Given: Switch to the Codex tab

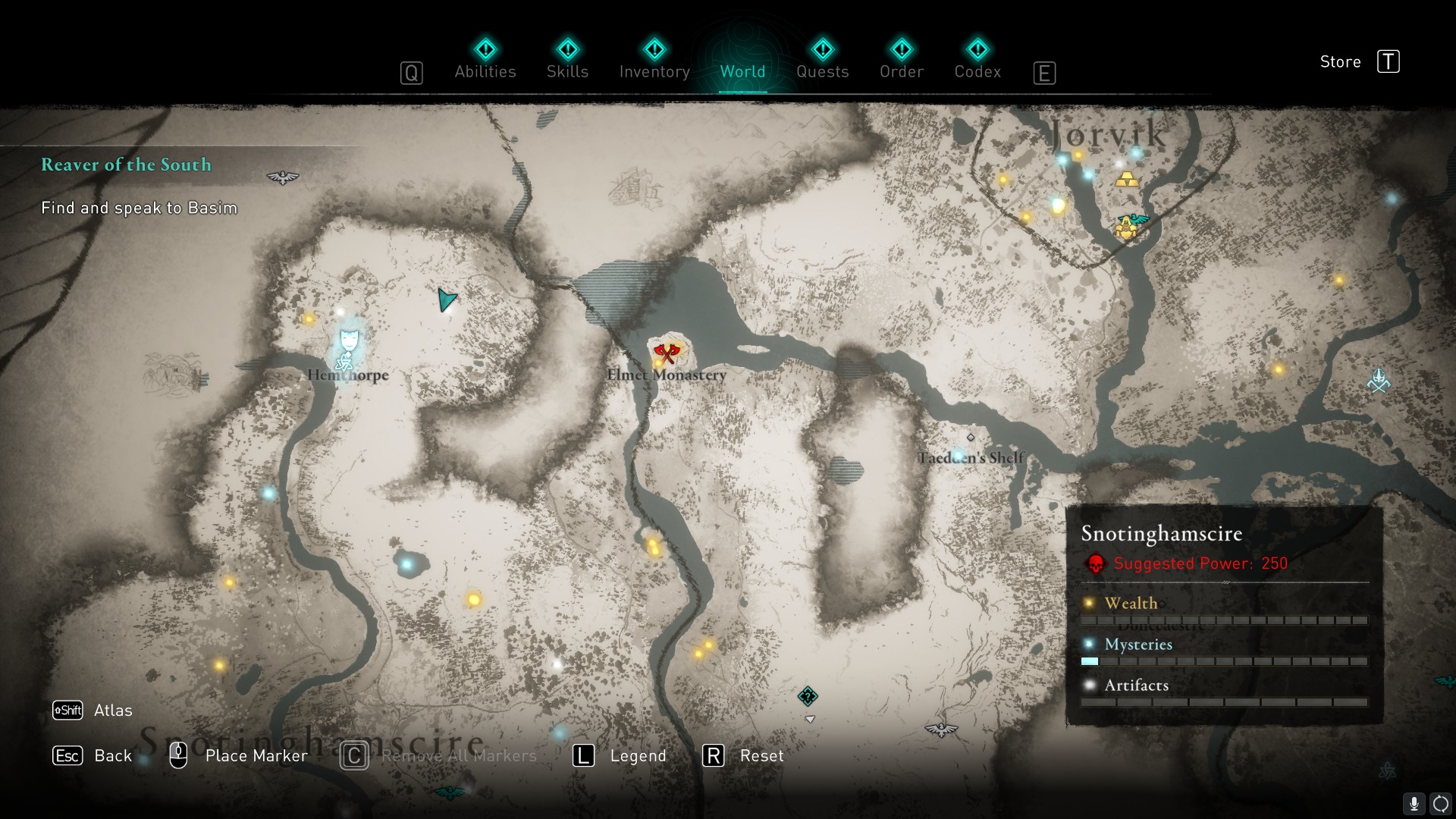Looking at the screenshot, I should coord(977,71).
